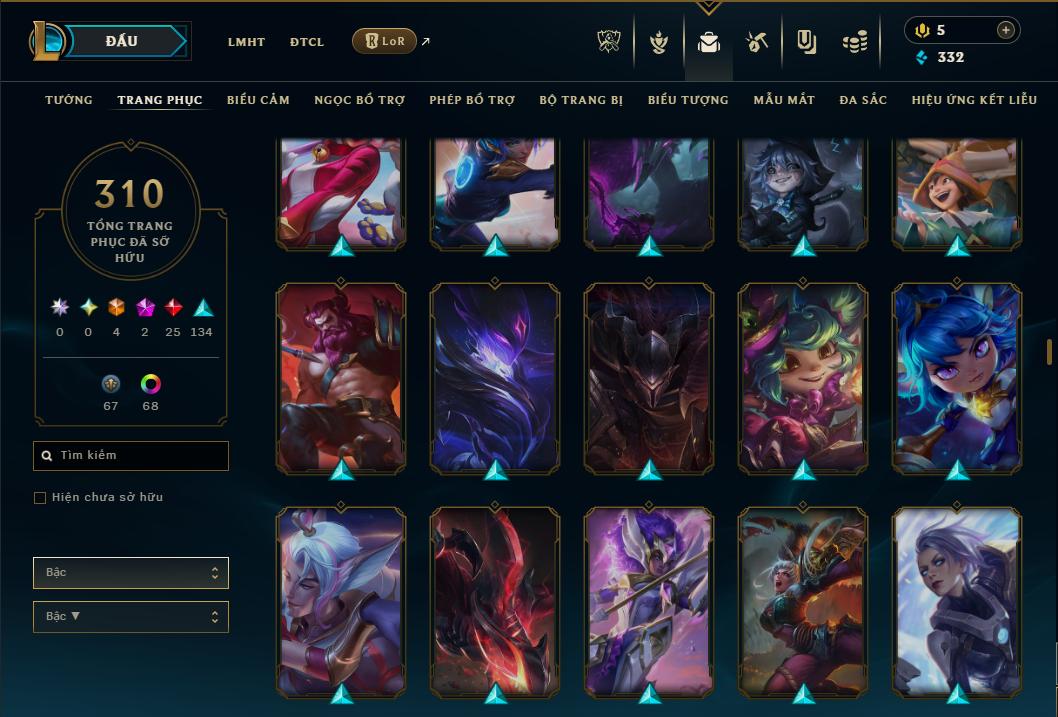1058x717 pixels.
Task: Show the BỘ TRANG BỊ tab
Action: (x=581, y=100)
